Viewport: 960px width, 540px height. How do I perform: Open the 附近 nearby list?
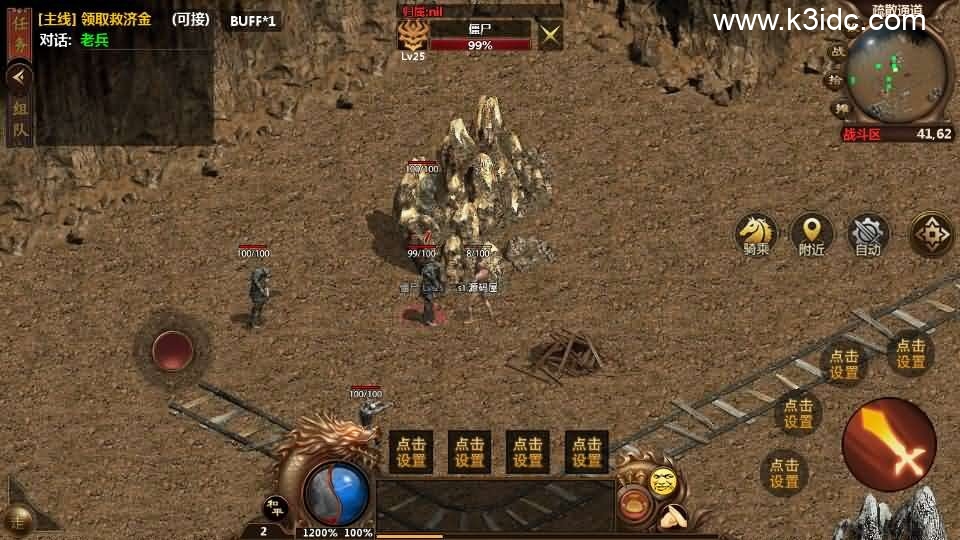click(811, 234)
